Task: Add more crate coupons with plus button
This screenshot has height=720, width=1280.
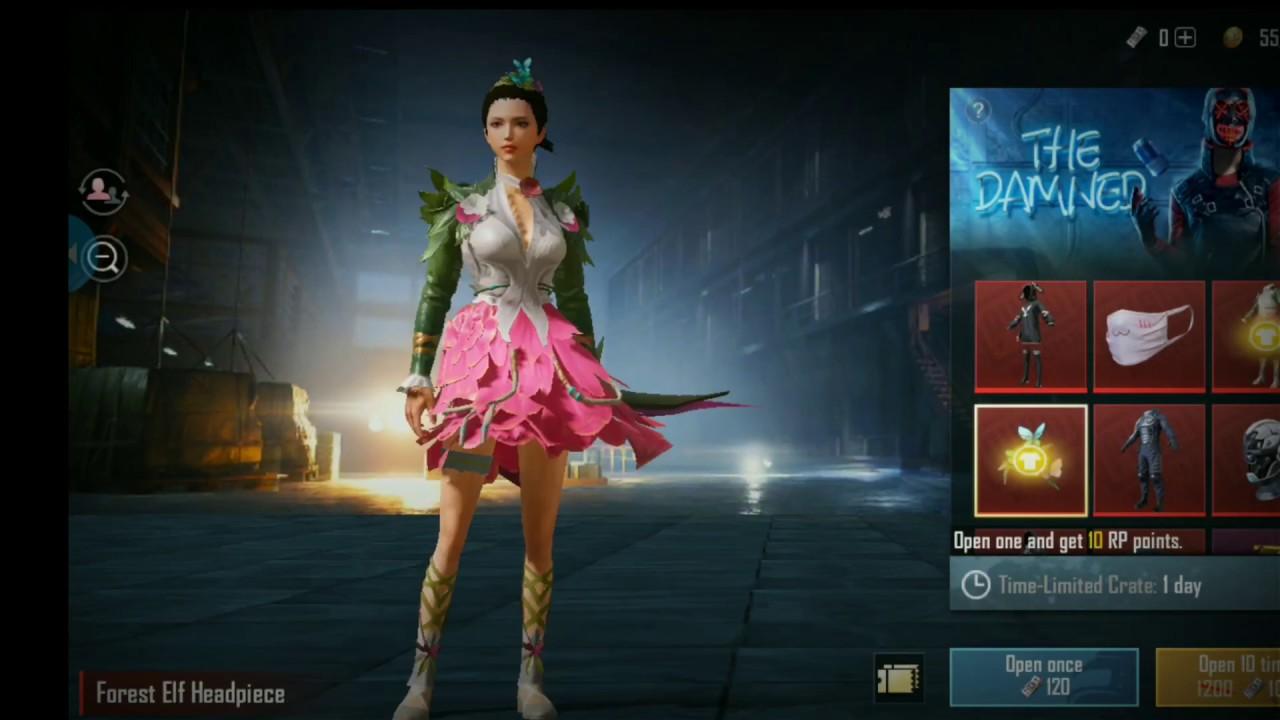Action: 1185,38
